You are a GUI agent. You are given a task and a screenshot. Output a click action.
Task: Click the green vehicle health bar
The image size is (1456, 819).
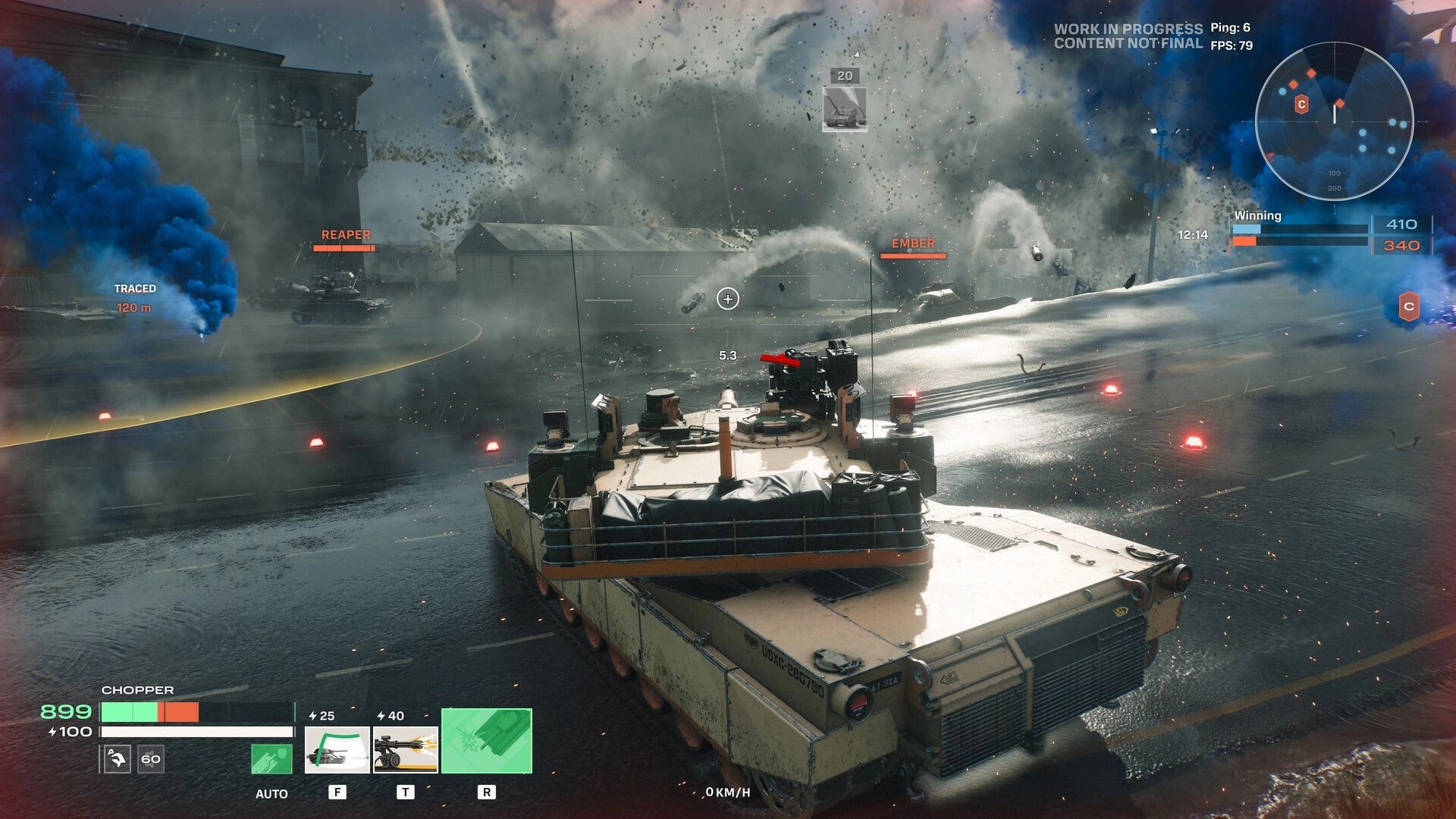tap(130, 711)
